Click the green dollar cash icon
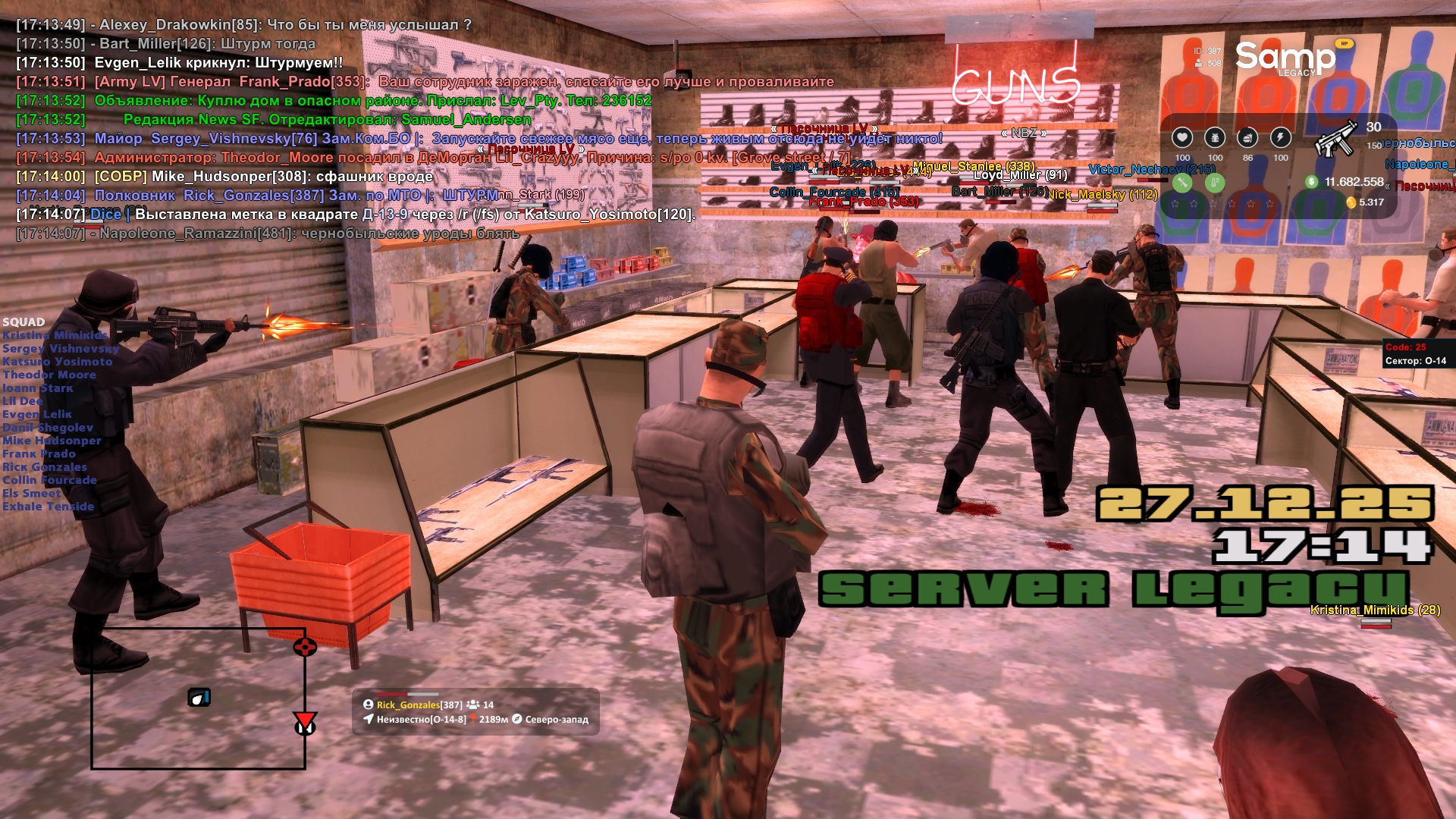1456x819 pixels. [x=1311, y=182]
